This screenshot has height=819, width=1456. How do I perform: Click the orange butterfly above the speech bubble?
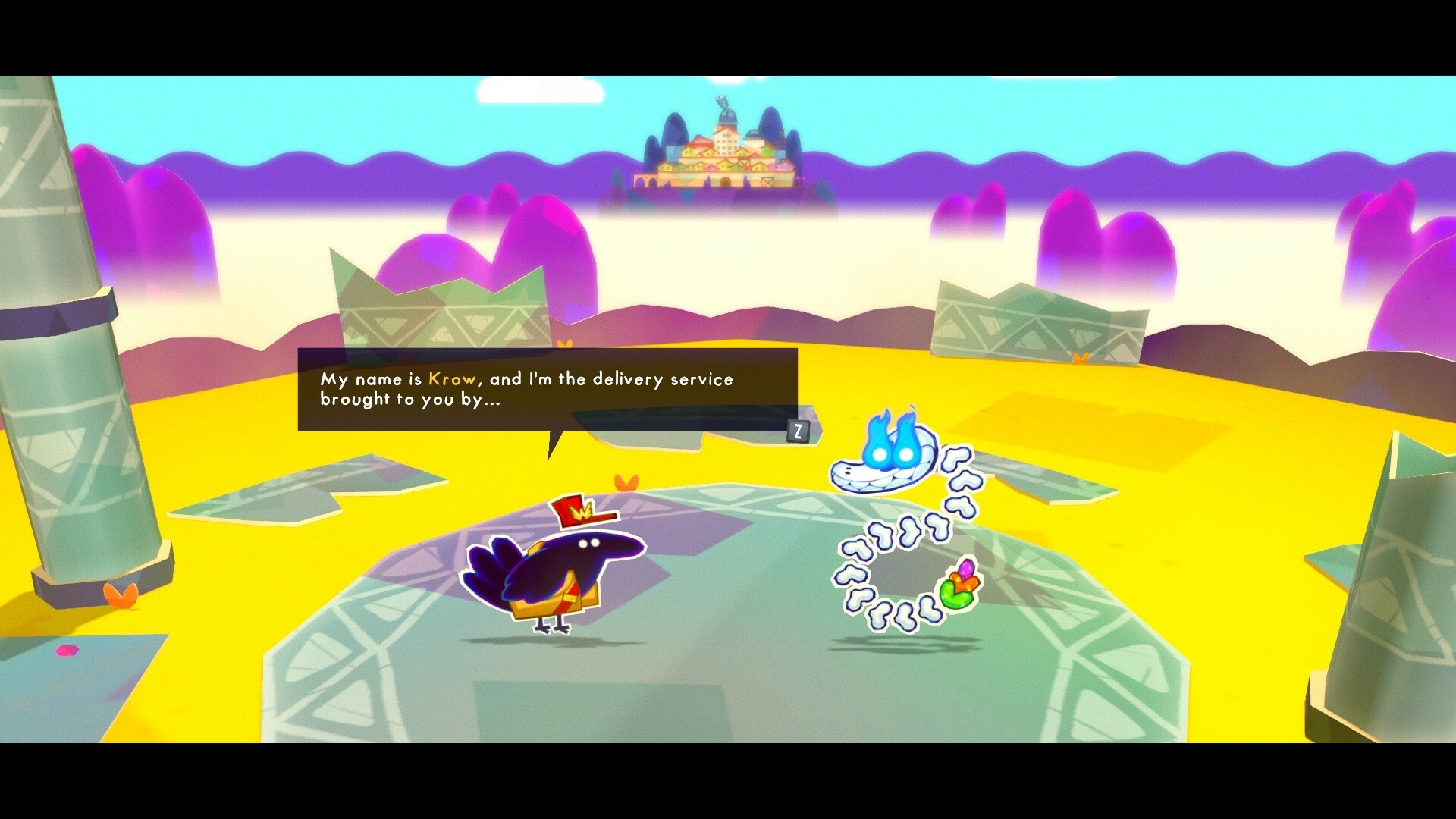coord(564,343)
